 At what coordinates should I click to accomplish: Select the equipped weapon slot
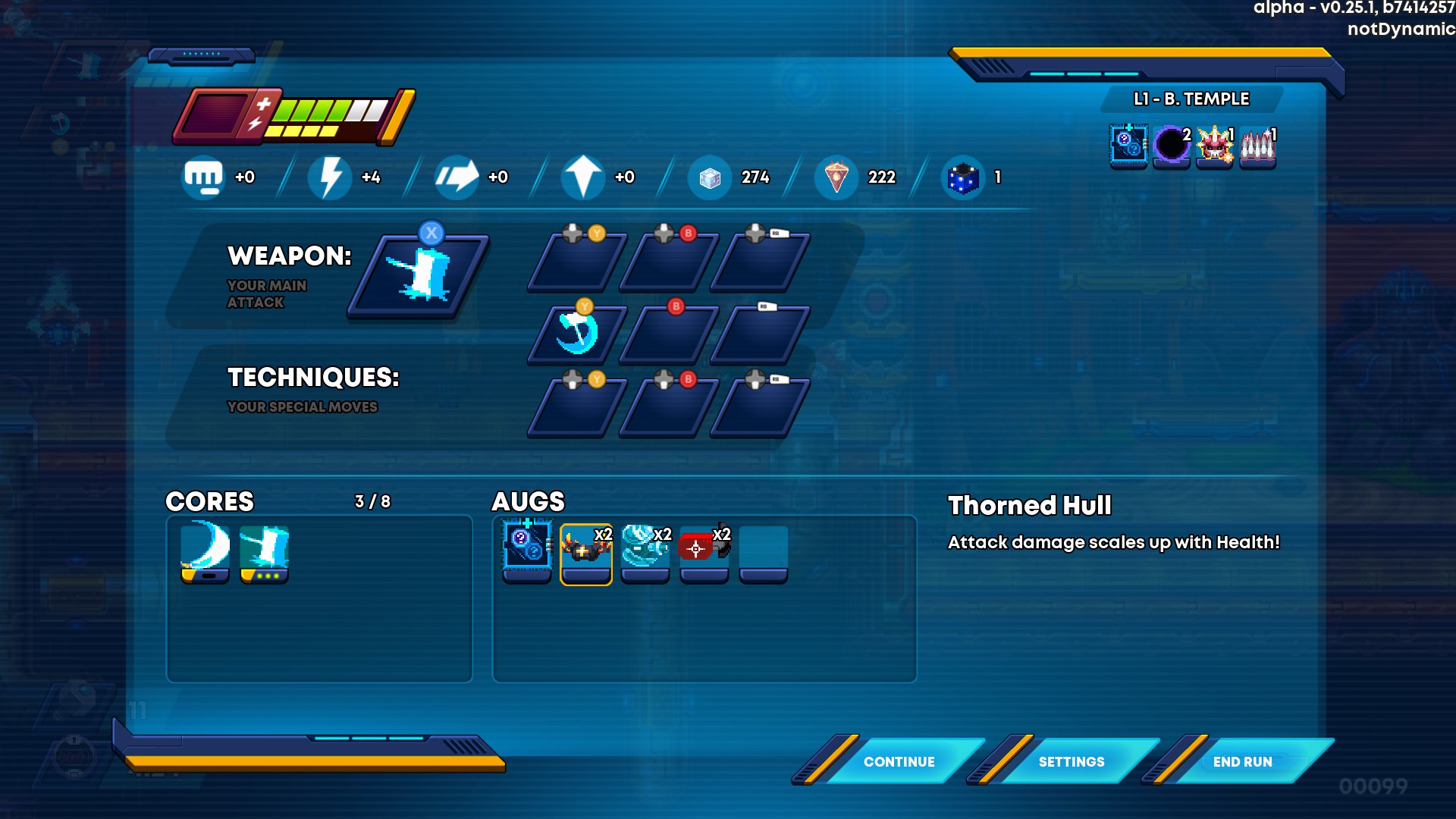click(x=419, y=276)
